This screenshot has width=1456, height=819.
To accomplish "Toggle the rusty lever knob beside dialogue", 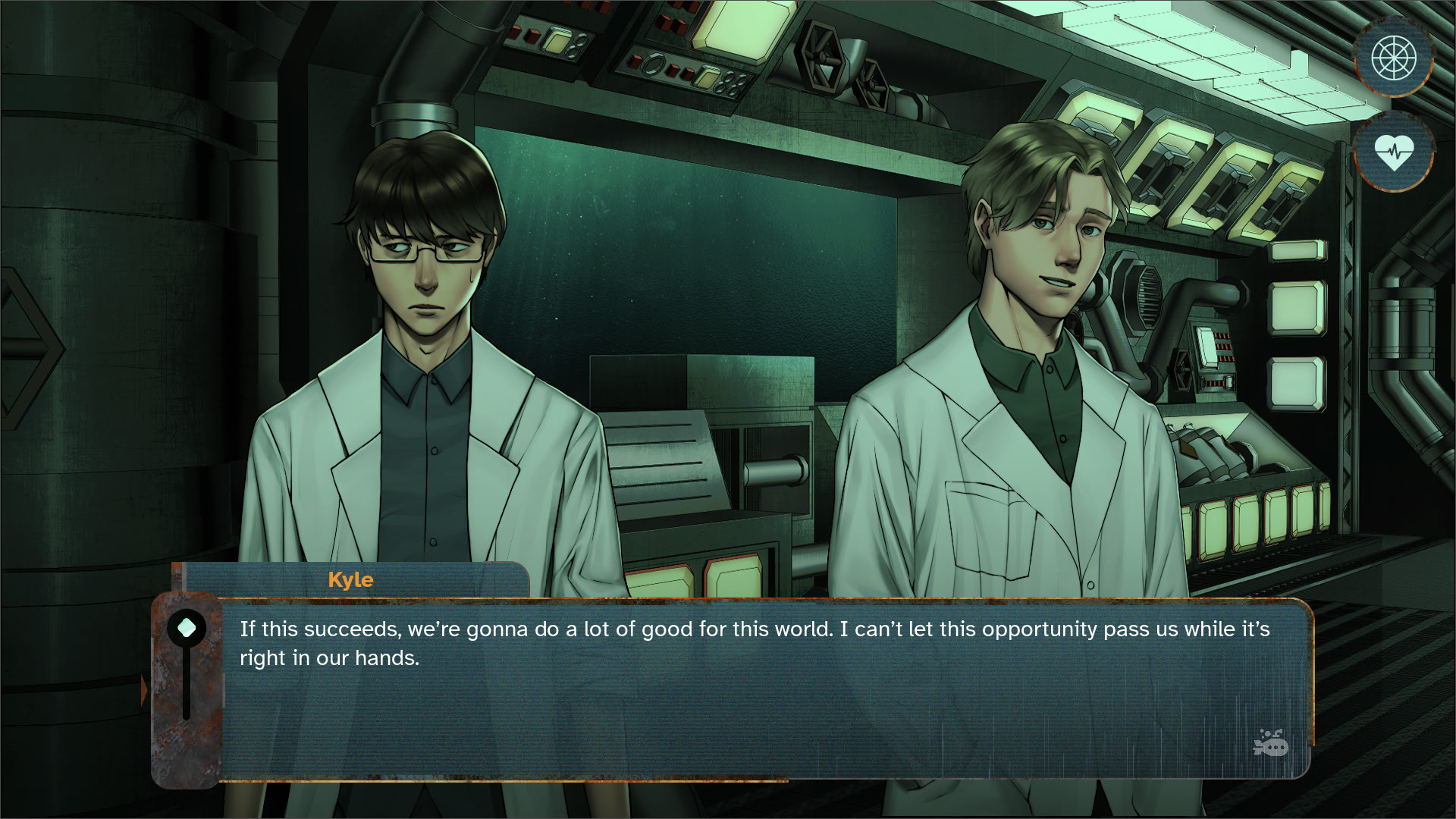I will click(x=187, y=629).
